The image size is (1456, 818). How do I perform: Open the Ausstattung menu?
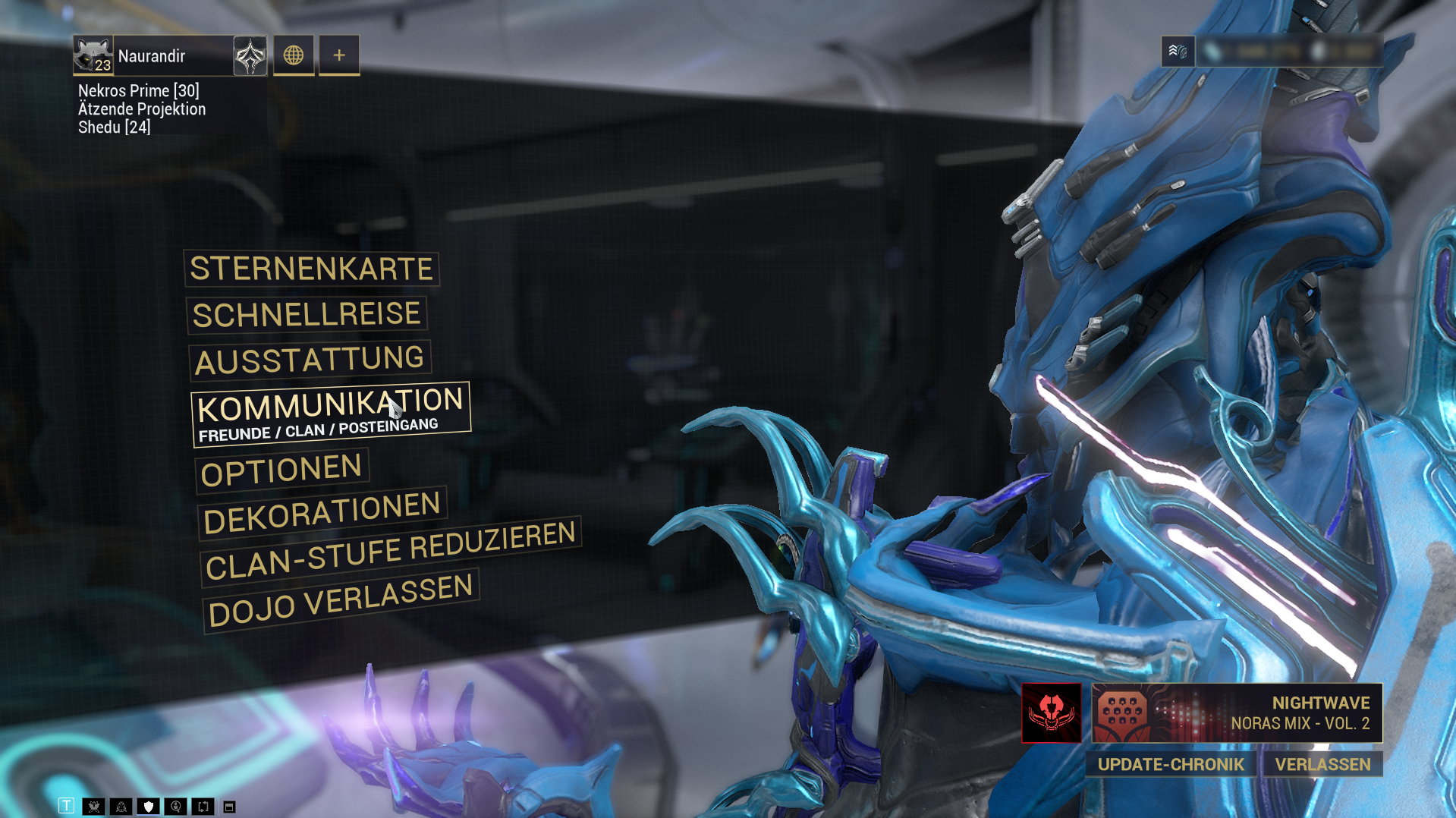point(310,360)
